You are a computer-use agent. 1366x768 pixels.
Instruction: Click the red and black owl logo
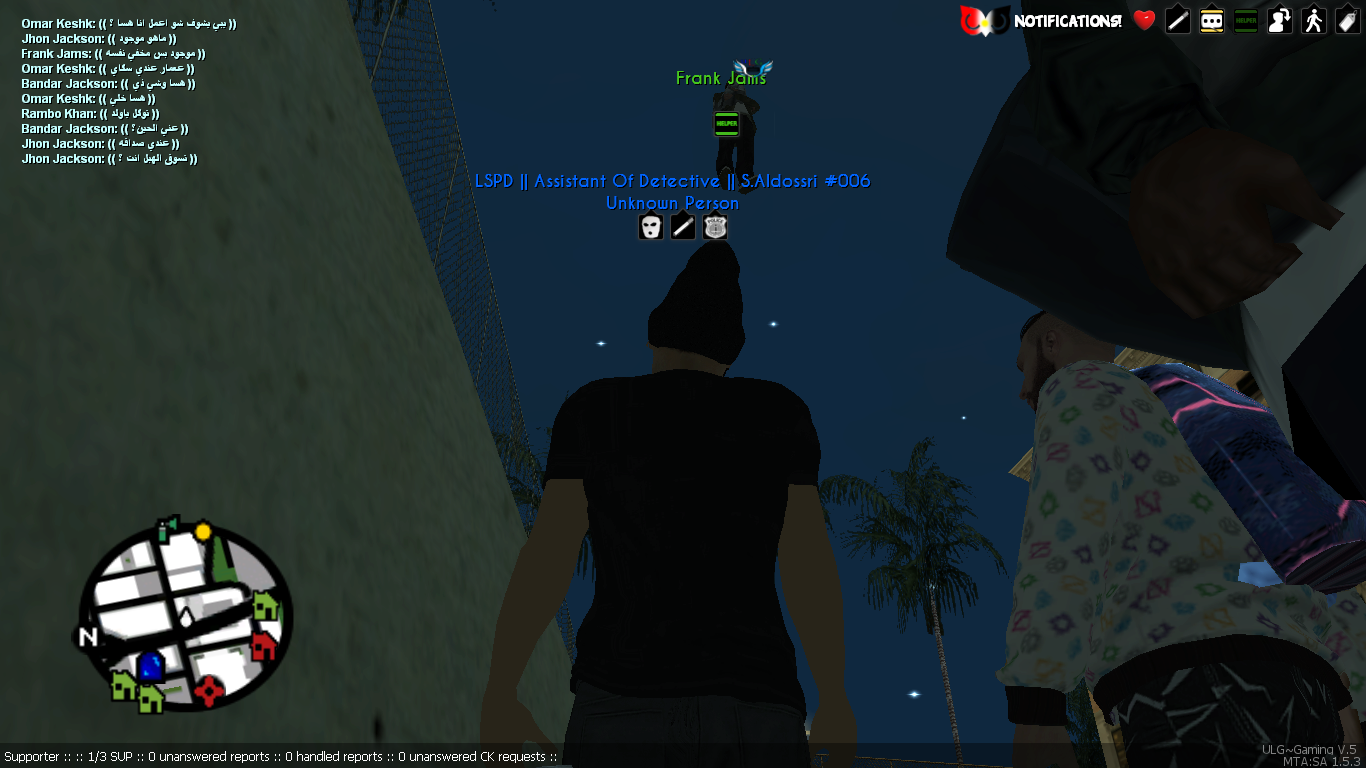(981, 20)
